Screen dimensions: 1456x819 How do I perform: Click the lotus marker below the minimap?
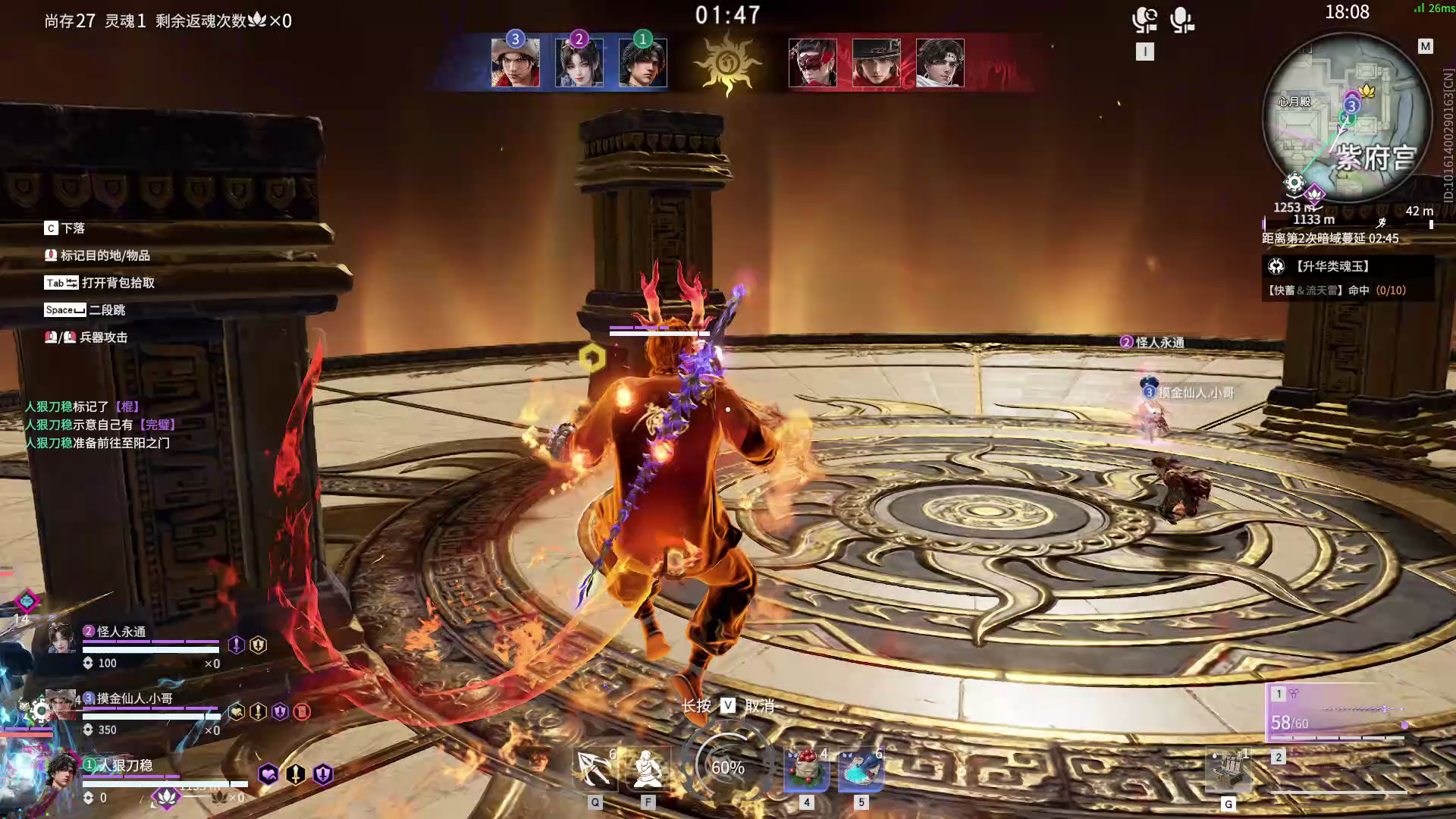[x=1314, y=195]
